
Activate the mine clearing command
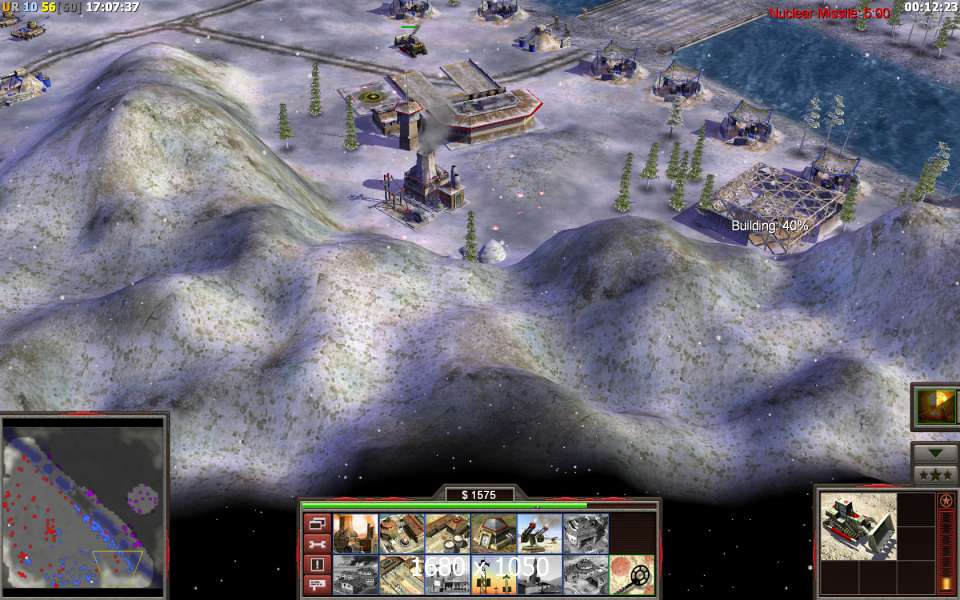(631, 575)
